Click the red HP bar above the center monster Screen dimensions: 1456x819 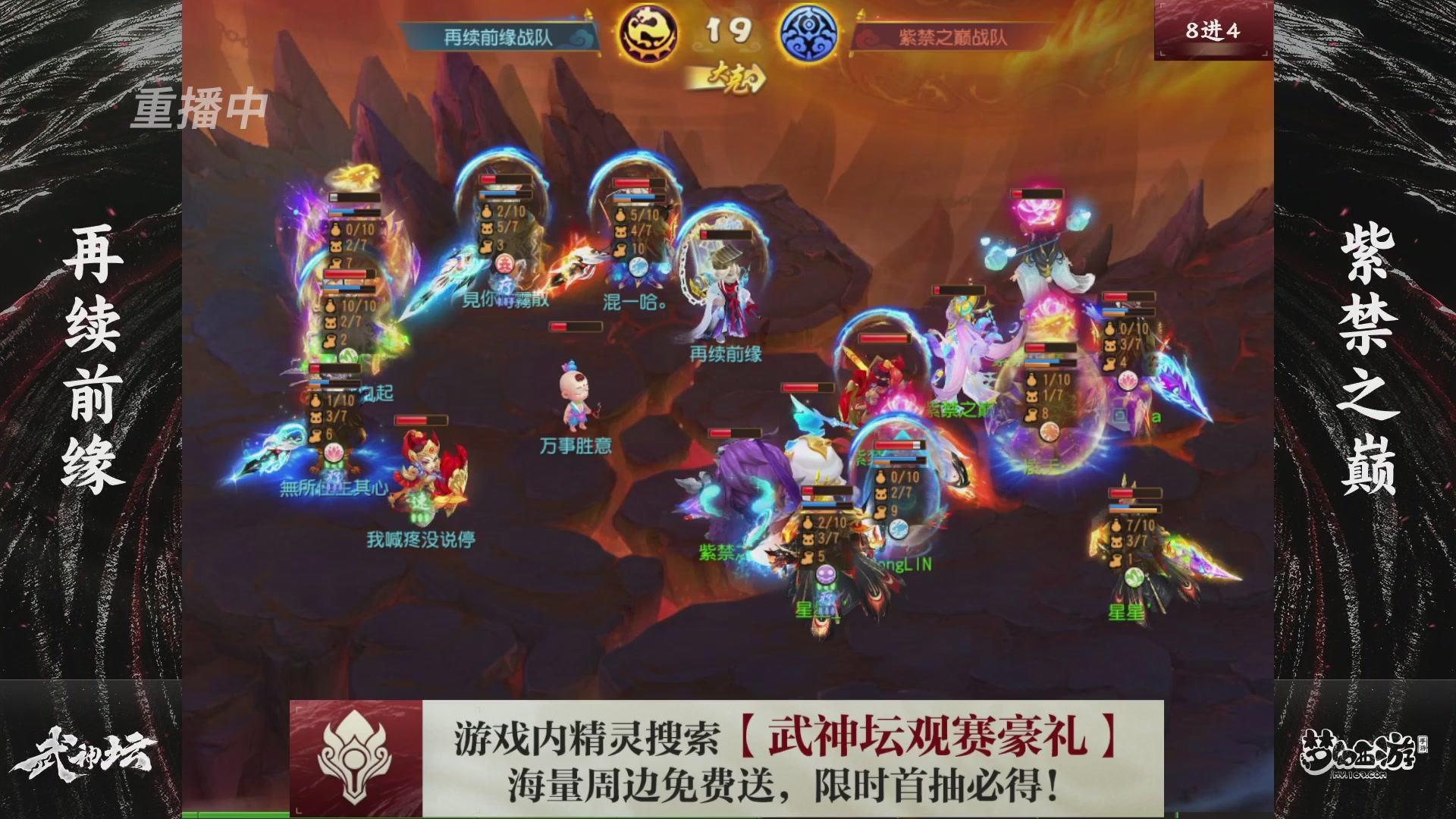tap(574, 328)
